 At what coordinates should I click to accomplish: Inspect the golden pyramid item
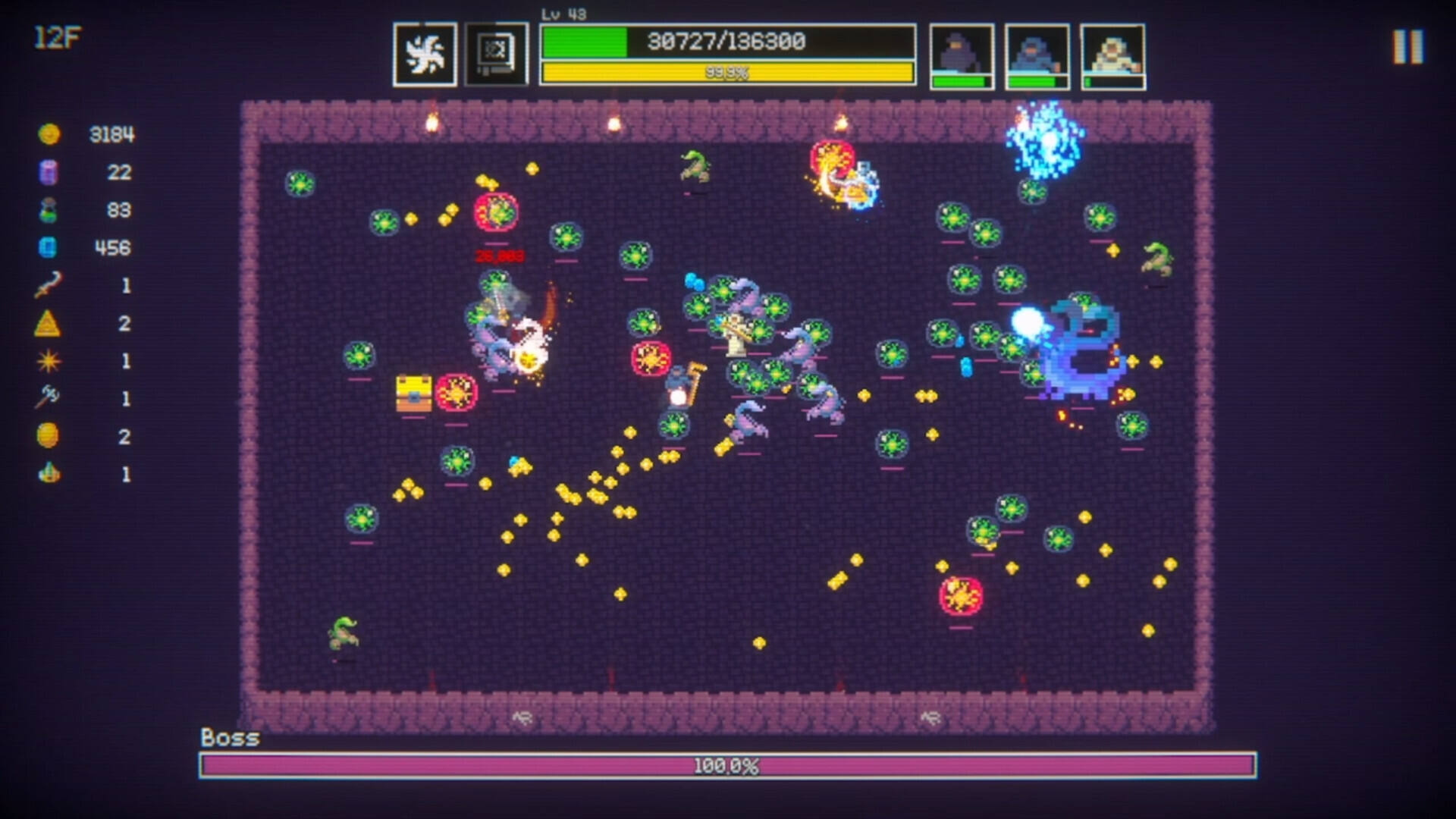pyautogui.click(x=49, y=324)
